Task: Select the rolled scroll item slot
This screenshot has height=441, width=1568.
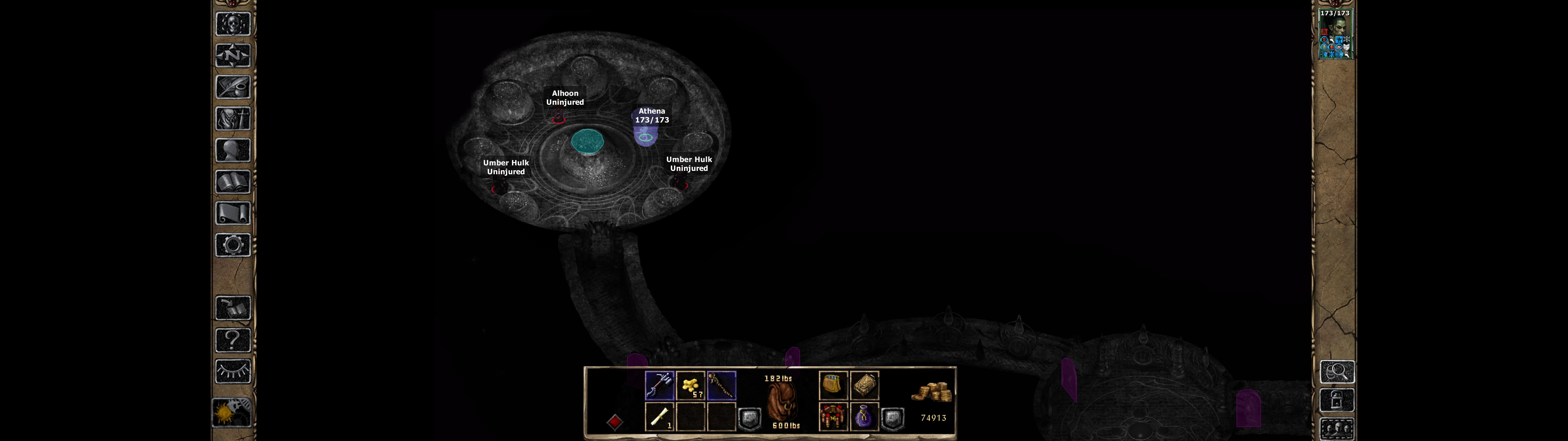Action: (x=659, y=417)
